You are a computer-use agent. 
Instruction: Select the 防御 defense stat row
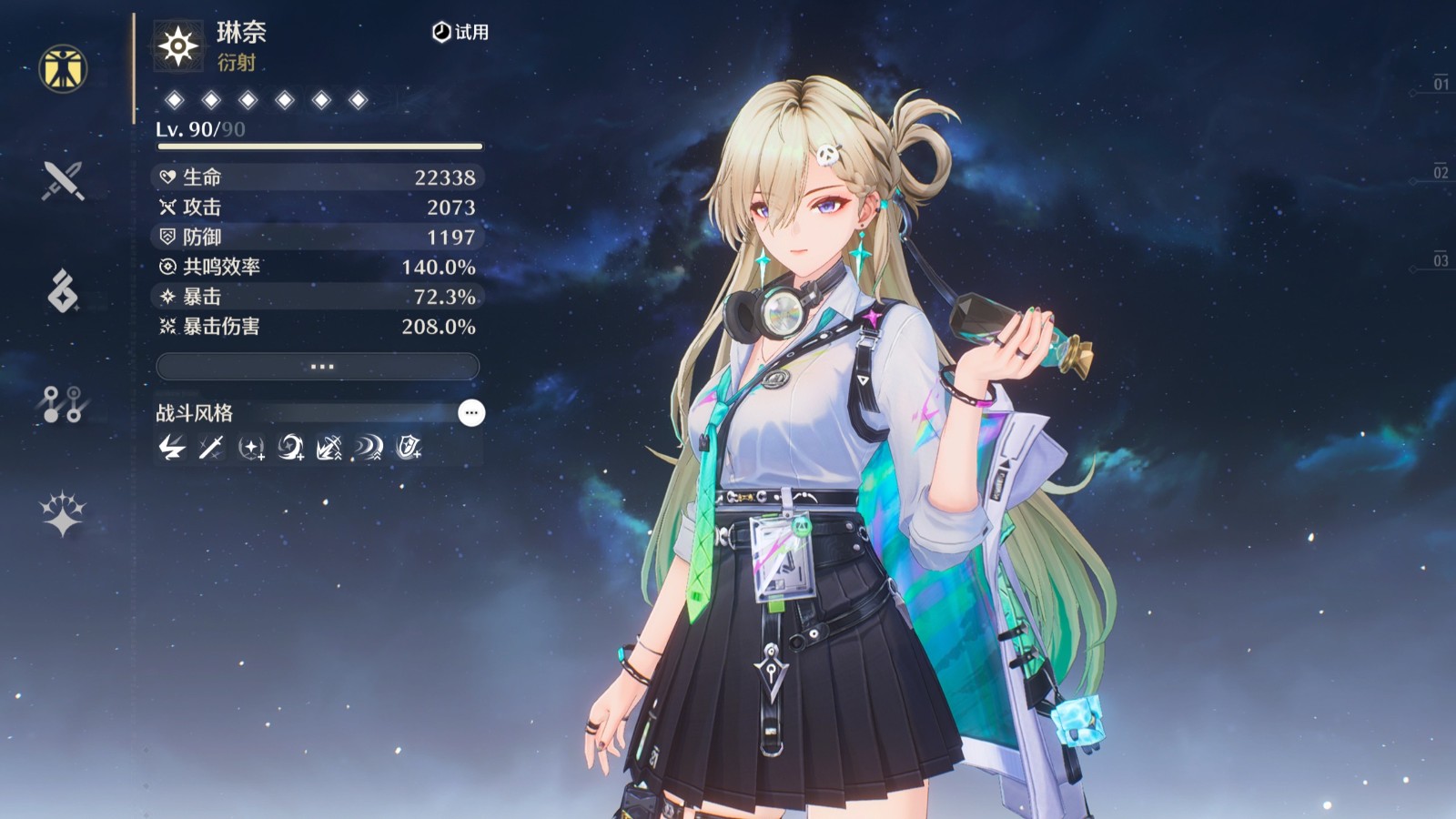tap(318, 238)
